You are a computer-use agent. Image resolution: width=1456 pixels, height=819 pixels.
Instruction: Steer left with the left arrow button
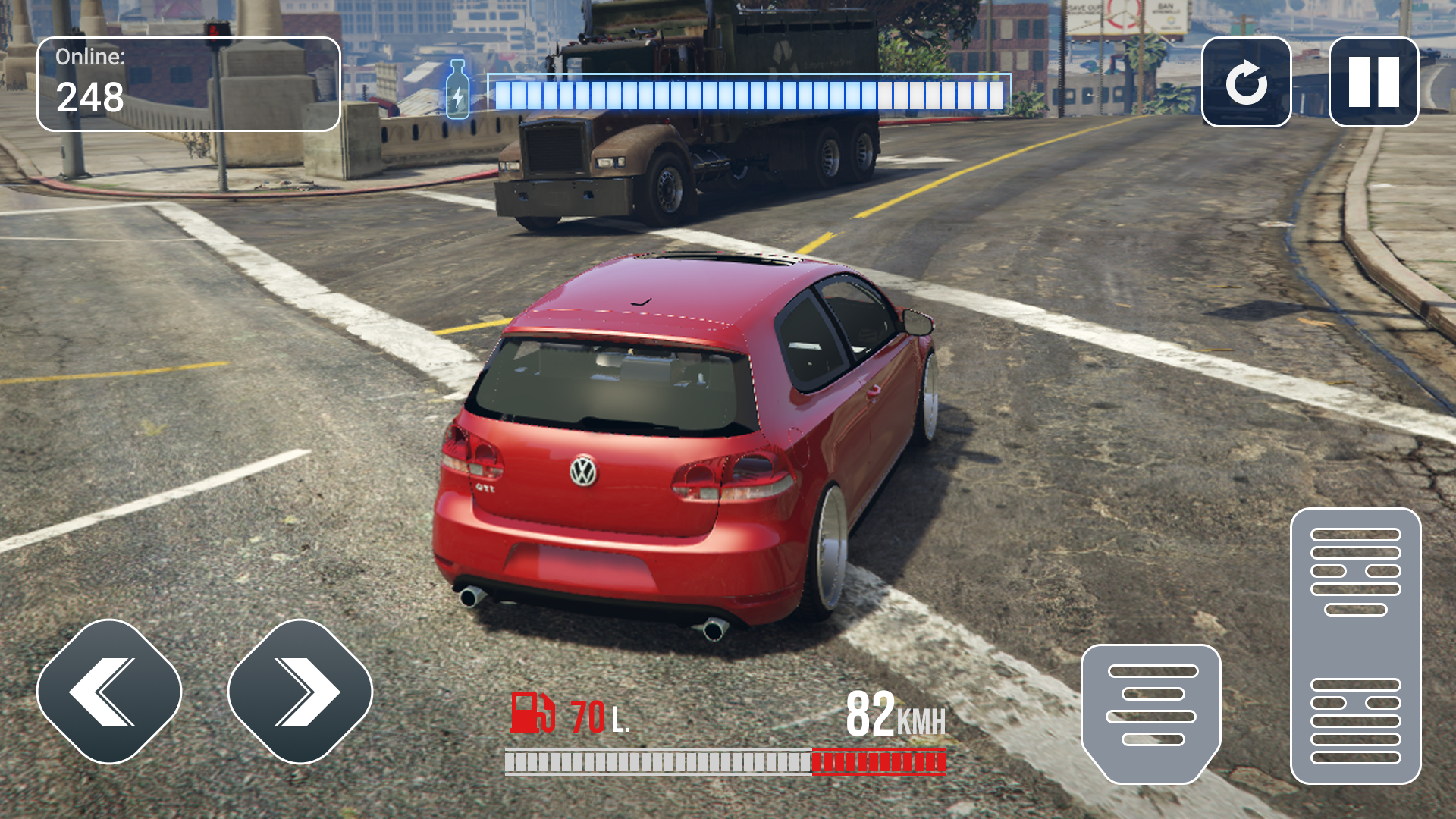coord(109,692)
